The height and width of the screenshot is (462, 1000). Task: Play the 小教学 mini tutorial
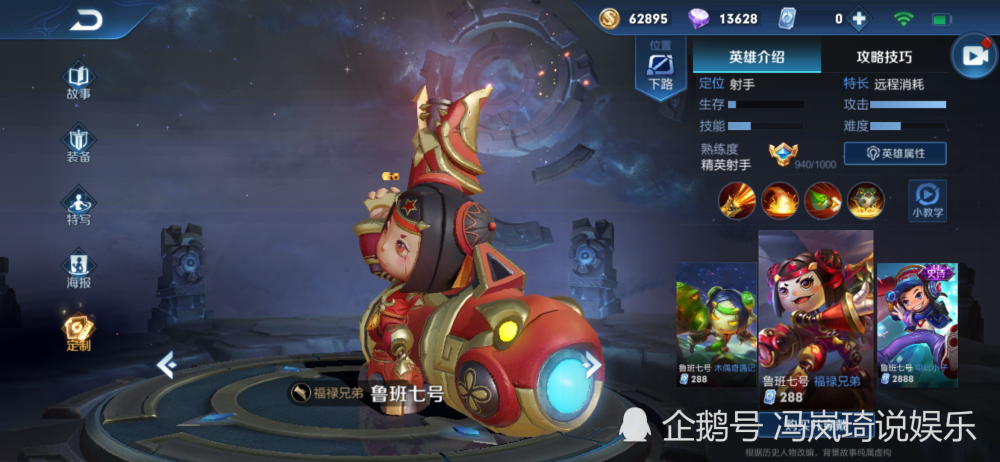(x=927, y=200)
